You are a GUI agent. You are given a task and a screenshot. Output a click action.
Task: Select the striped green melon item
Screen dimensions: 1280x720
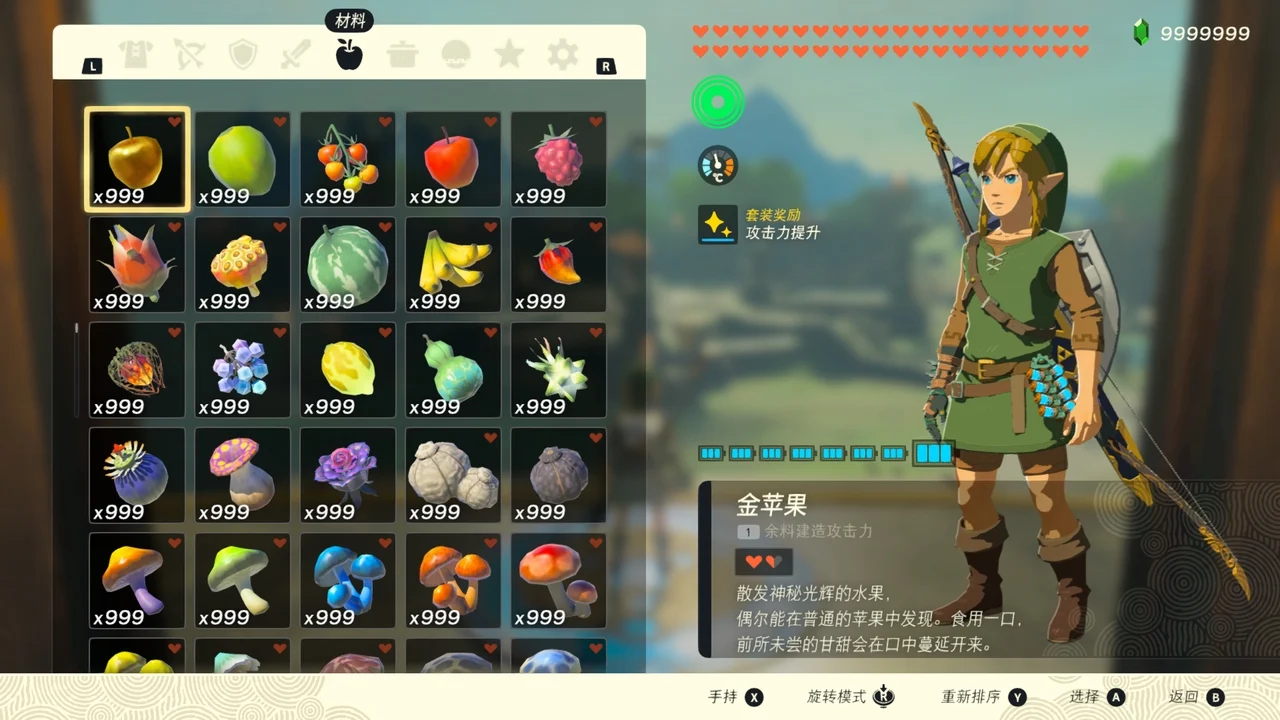(348, 265)
